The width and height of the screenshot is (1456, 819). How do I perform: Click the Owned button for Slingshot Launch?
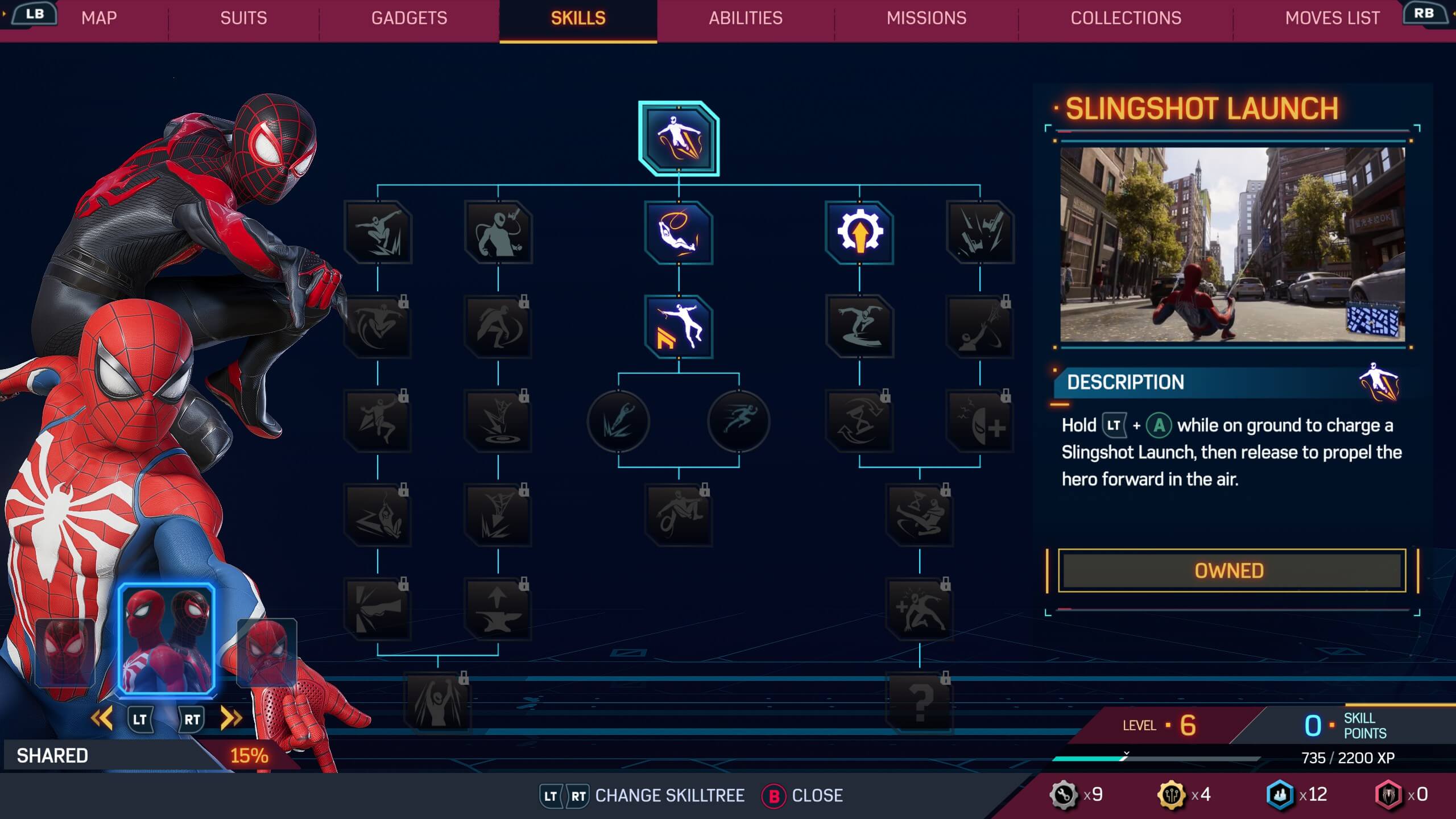pyautogui.click(x=1231, y=570)
